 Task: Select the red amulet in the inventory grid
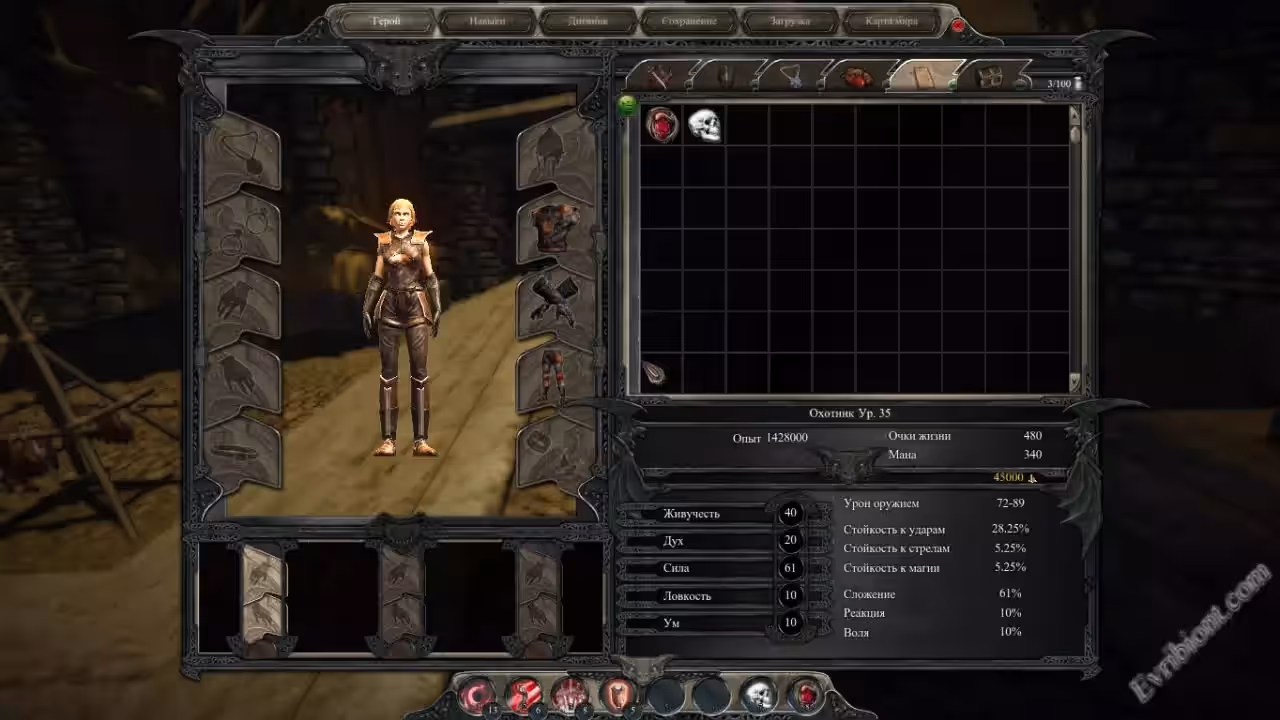coord(662,125)
